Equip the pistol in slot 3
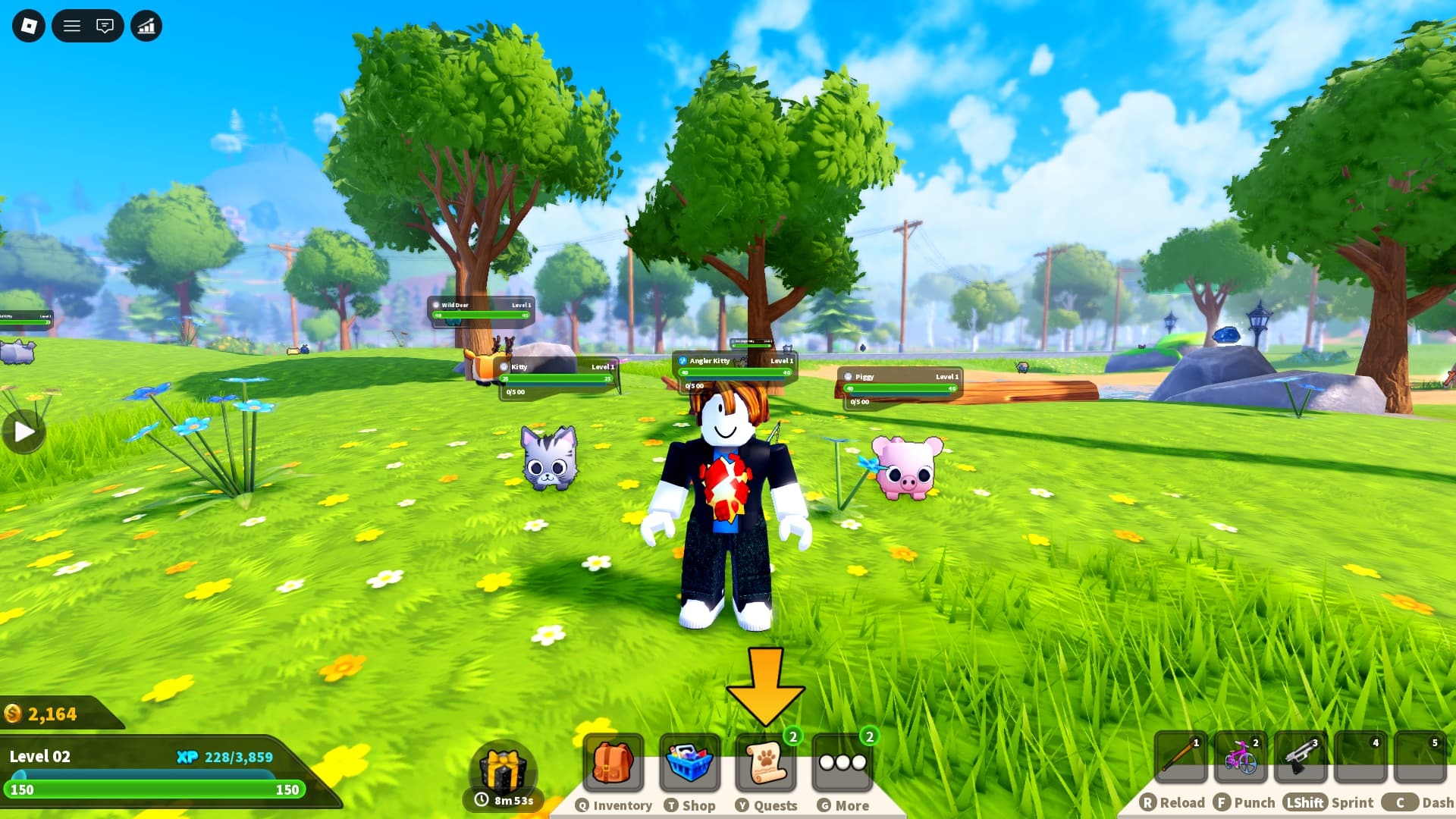The image size is (1456, 819). (1300, 757)
